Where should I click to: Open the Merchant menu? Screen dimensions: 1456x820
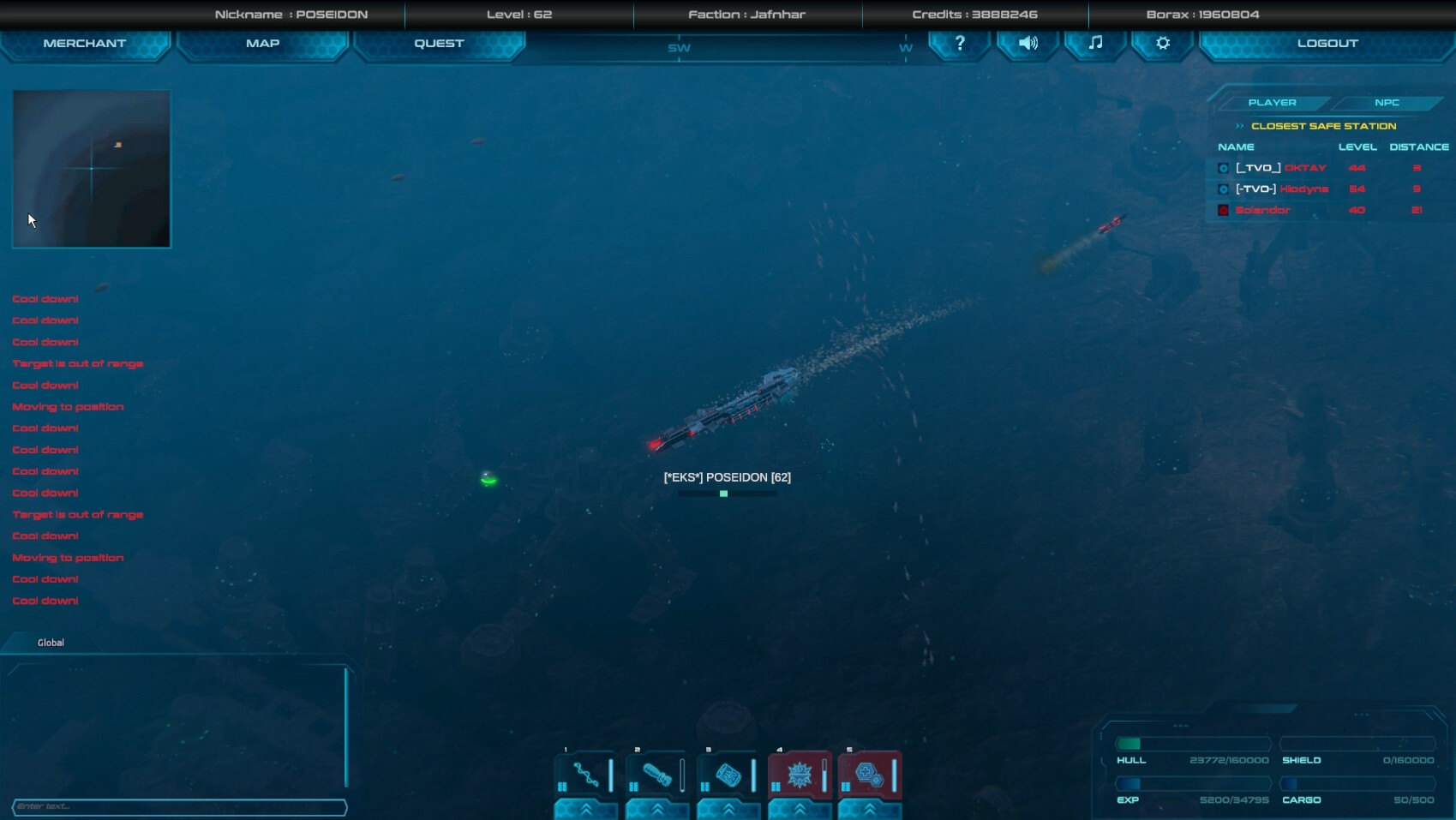(x=86, y=43)
